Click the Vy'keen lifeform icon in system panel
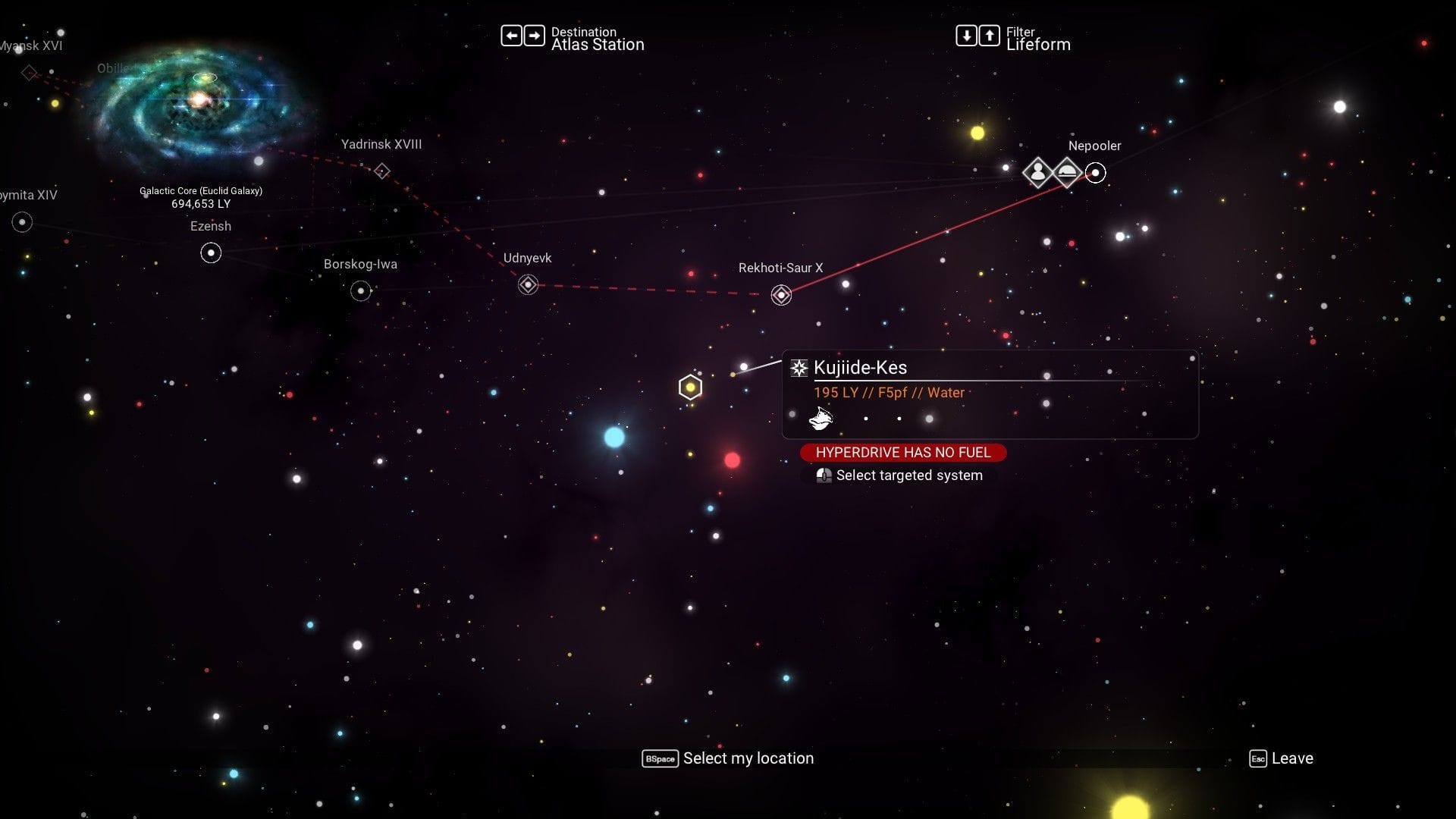The height and width of the screenshot is (819, 1456). 821,418
